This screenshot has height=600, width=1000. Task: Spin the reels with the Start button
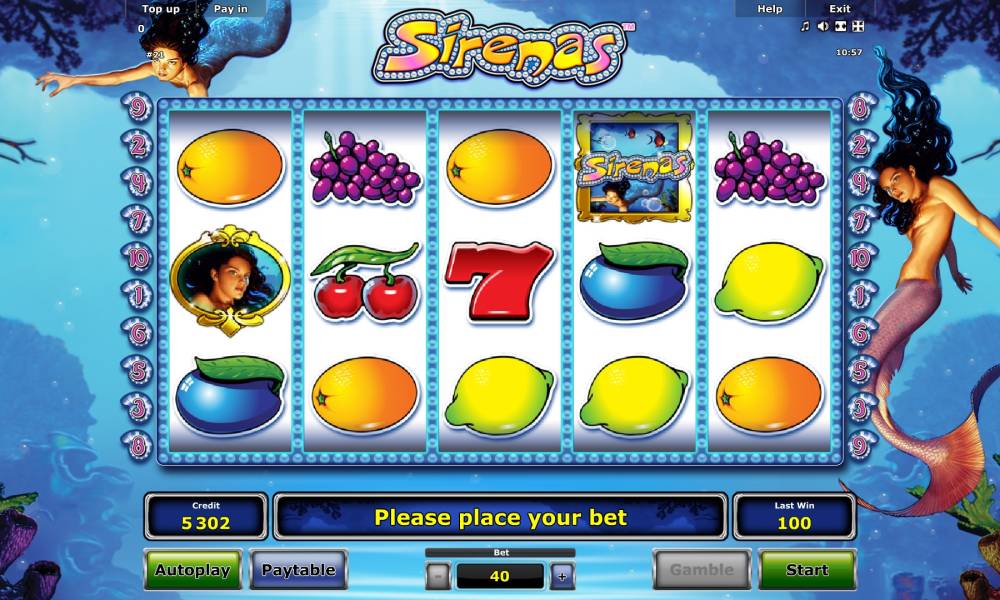[806, 570]
